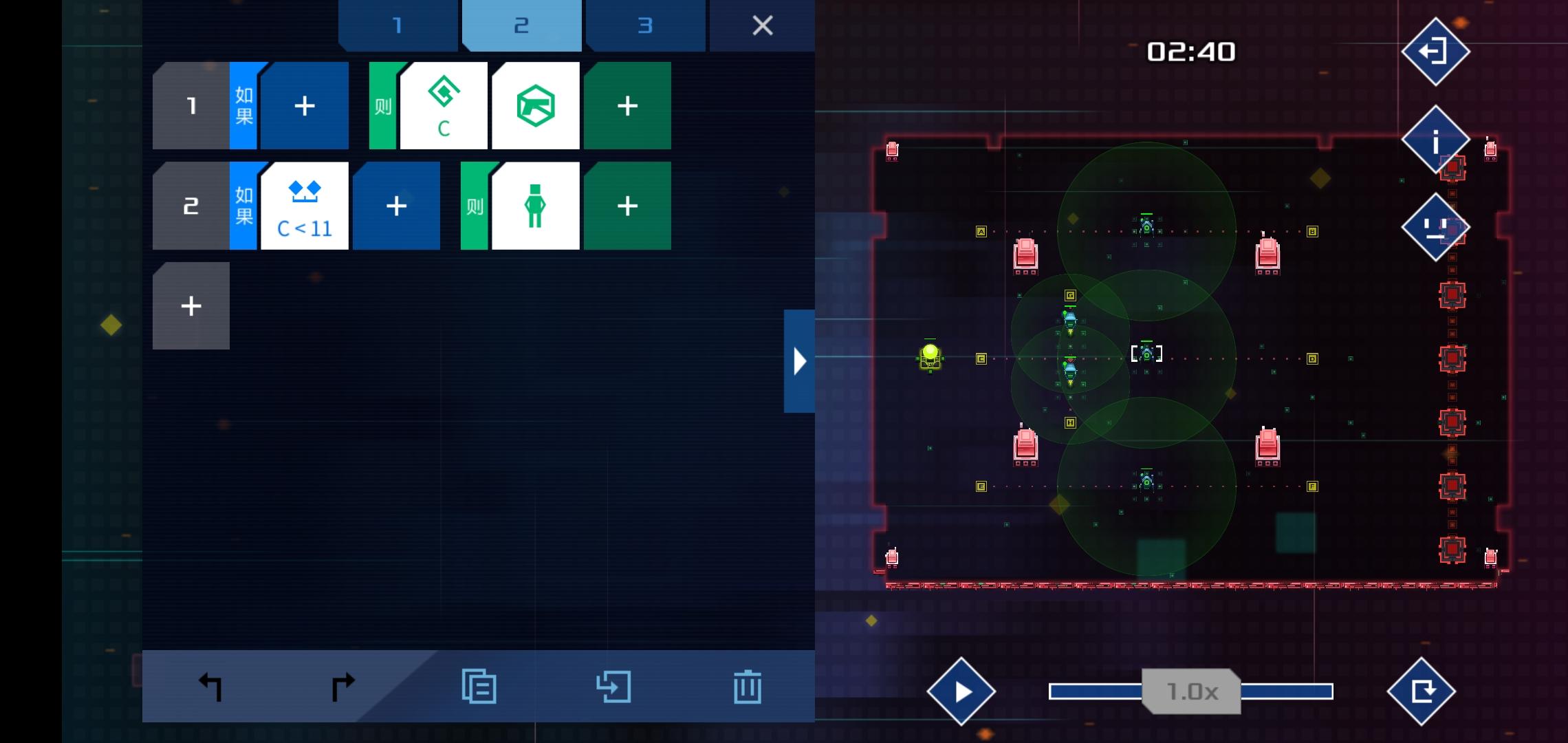The width and height of the screenshot is (1568, 743).
Task: Add a new condition with the plus in rule 2
Action: pos(396,205)
